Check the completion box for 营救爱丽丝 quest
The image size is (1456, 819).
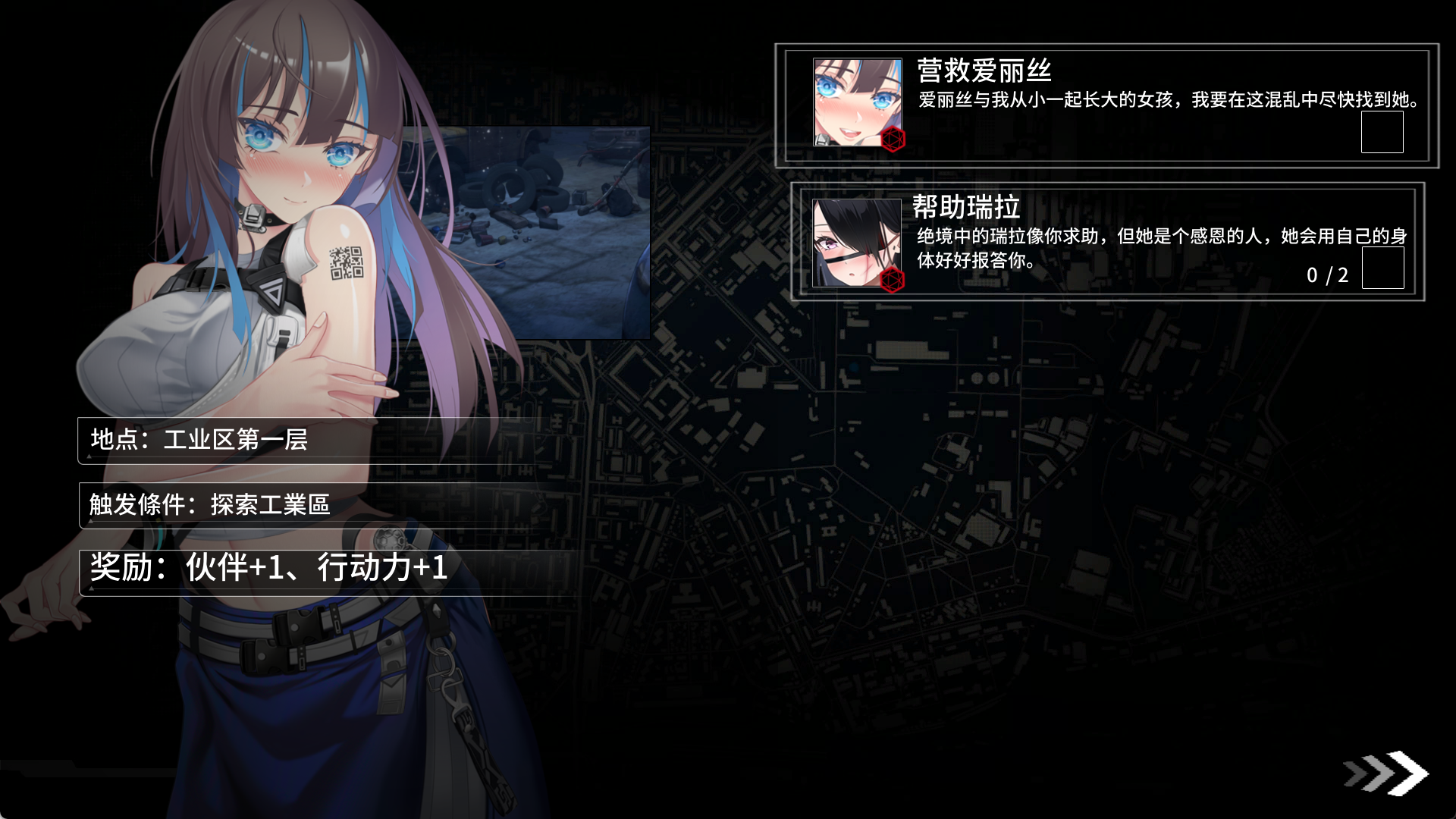pyautogui.click(x=1383, y=133)
